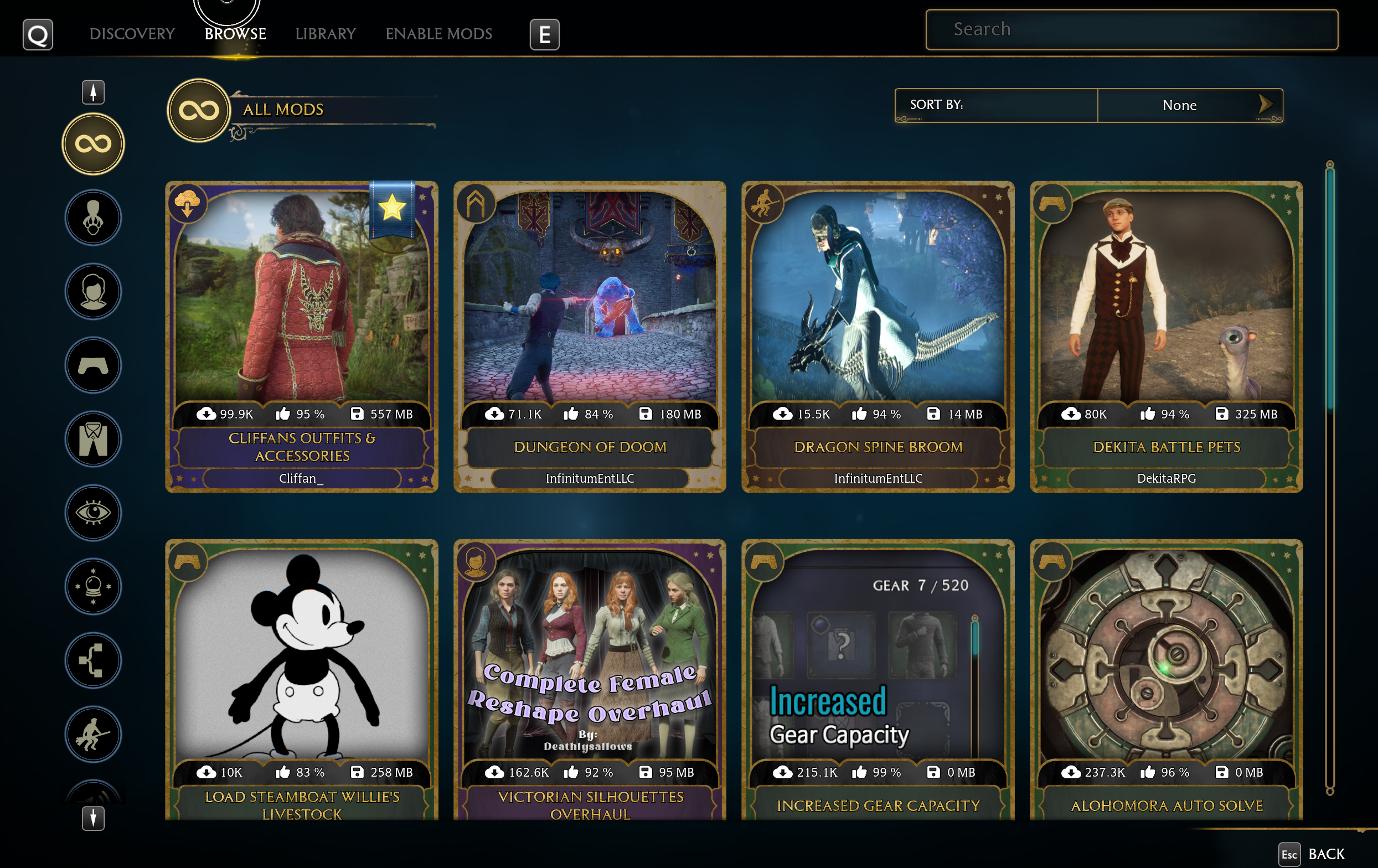Open the Library tab
1378x868 pixels.
click(x=325, y=34)
